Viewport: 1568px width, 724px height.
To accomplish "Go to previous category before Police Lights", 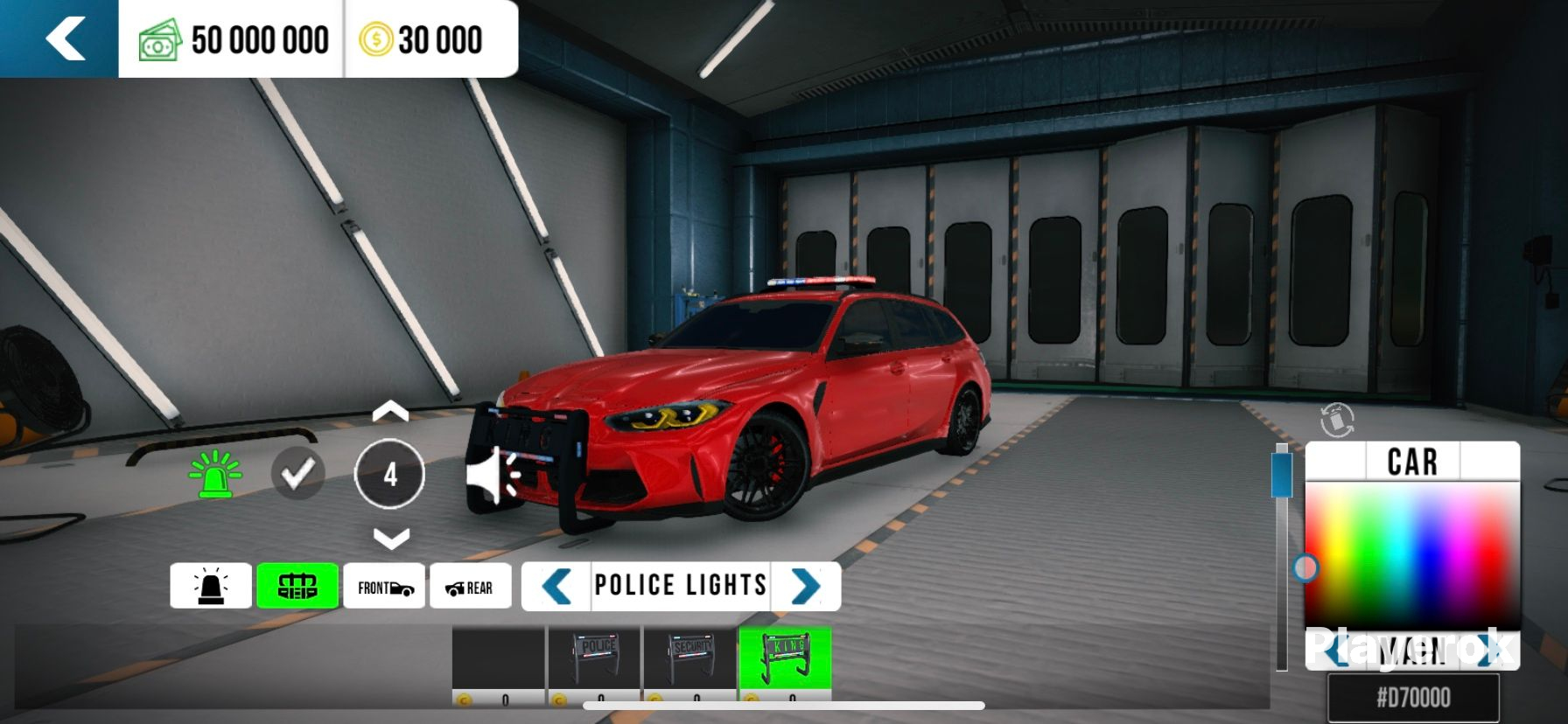I will coord(556,586).
